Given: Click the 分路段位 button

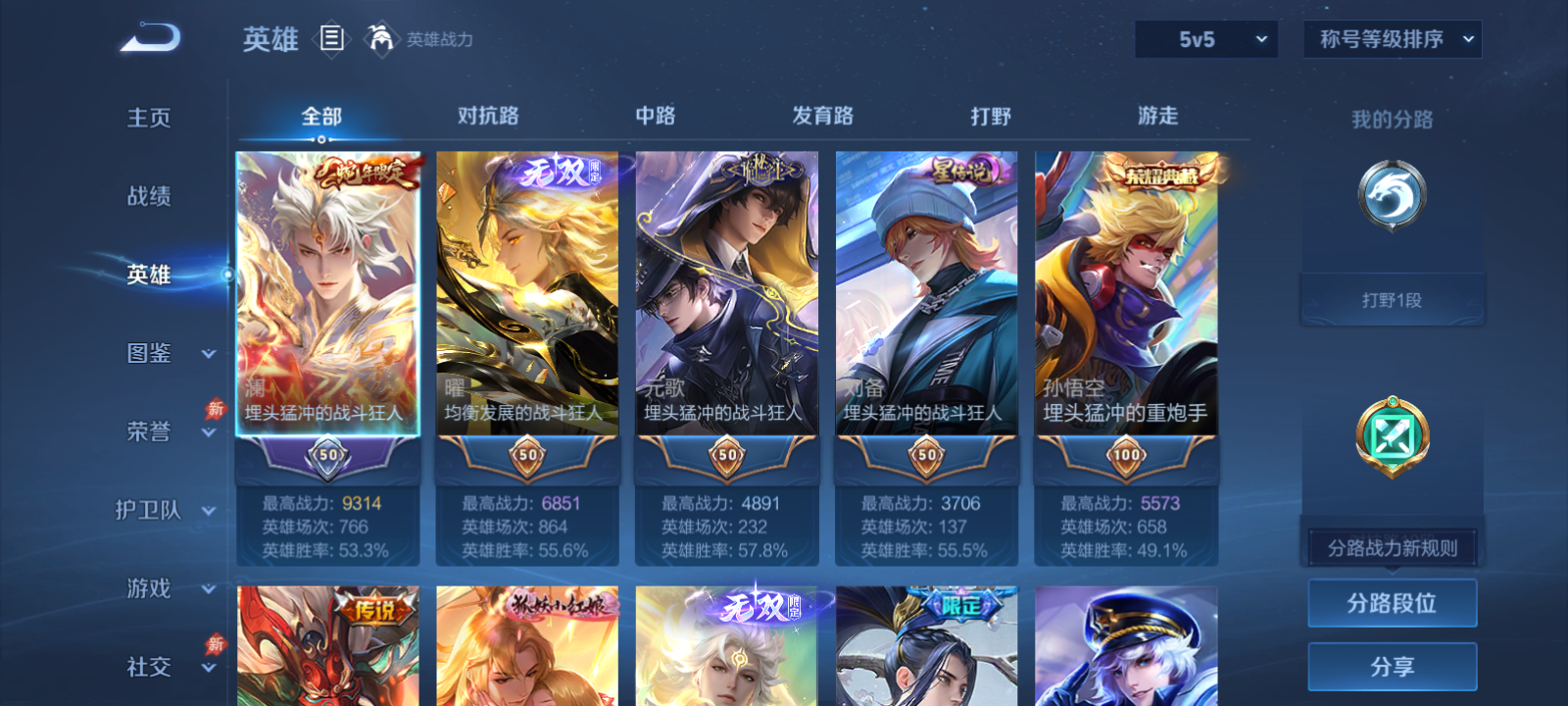Looking at the screenshot, I should tap(1392, 603).
